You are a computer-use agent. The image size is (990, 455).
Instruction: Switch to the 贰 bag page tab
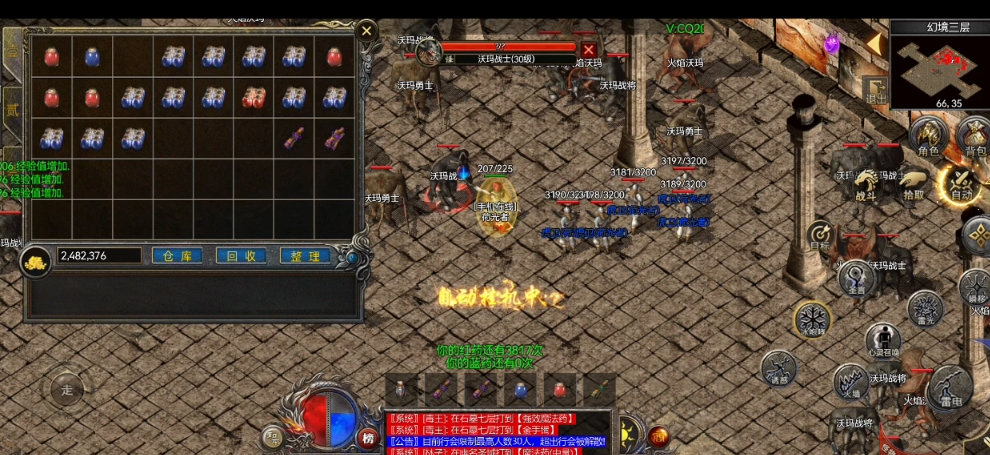pos(12,109)
